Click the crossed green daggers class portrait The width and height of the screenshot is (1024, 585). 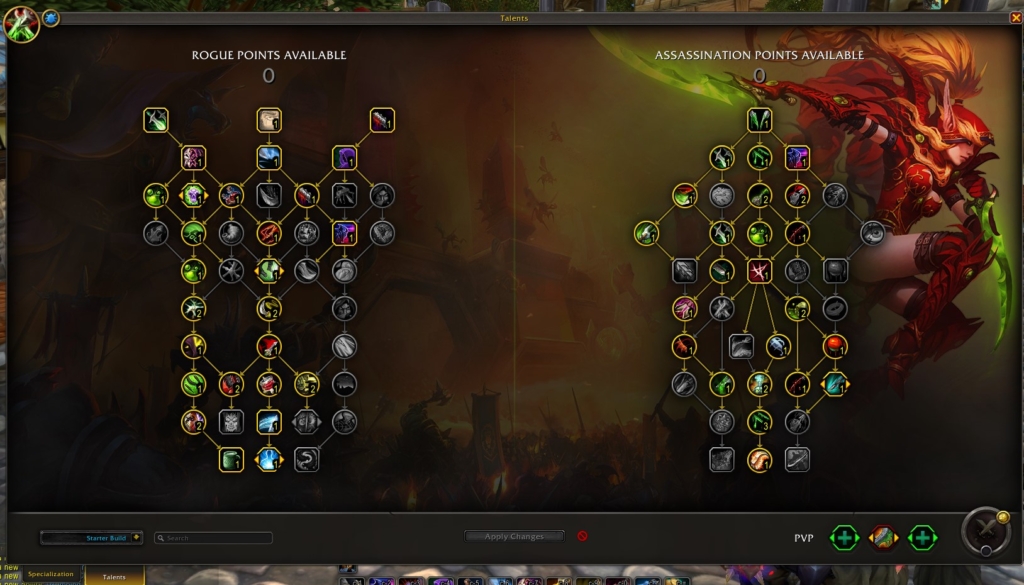[x=20, y=25]
